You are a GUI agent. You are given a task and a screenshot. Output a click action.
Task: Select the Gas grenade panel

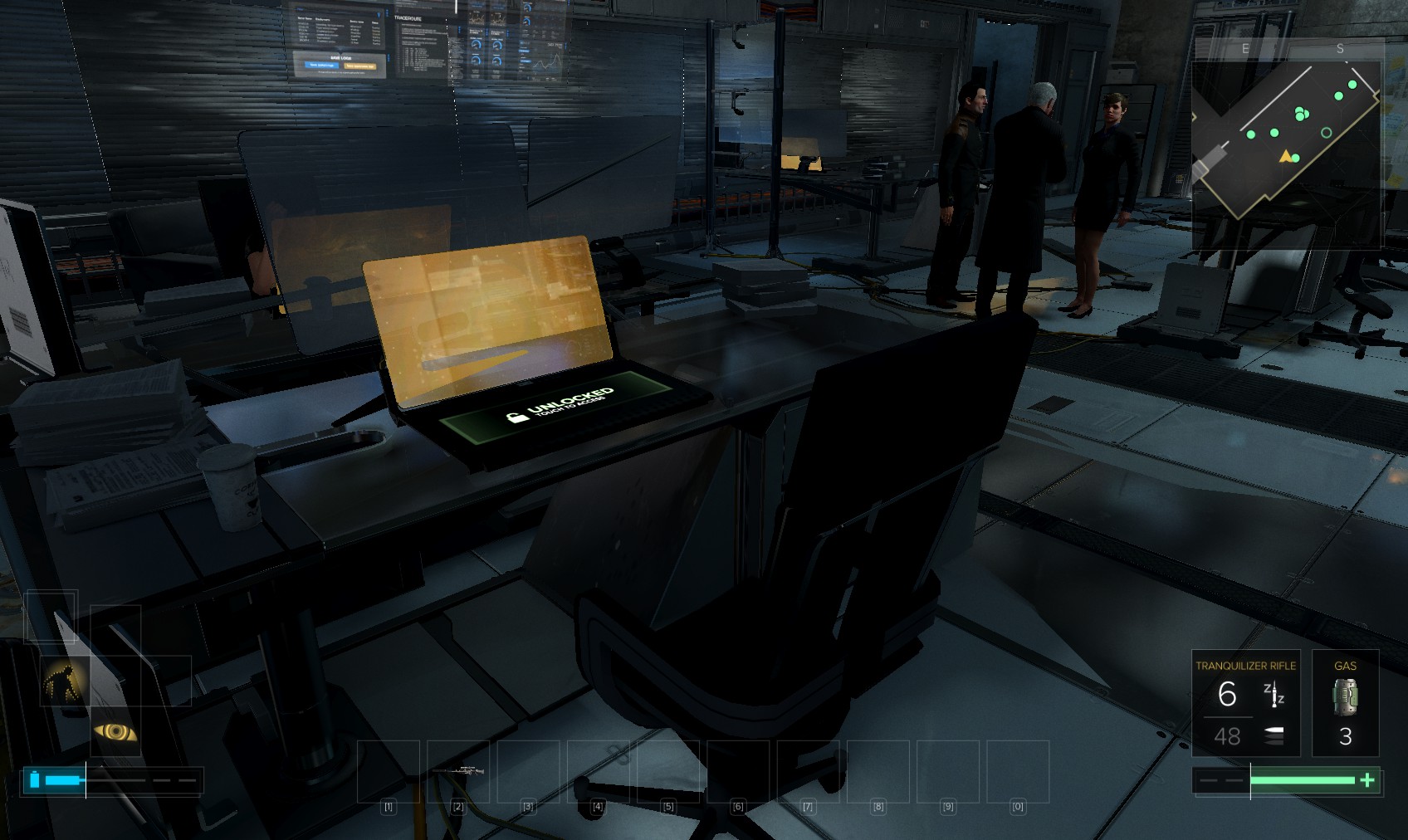click(x=1345, y=703)
